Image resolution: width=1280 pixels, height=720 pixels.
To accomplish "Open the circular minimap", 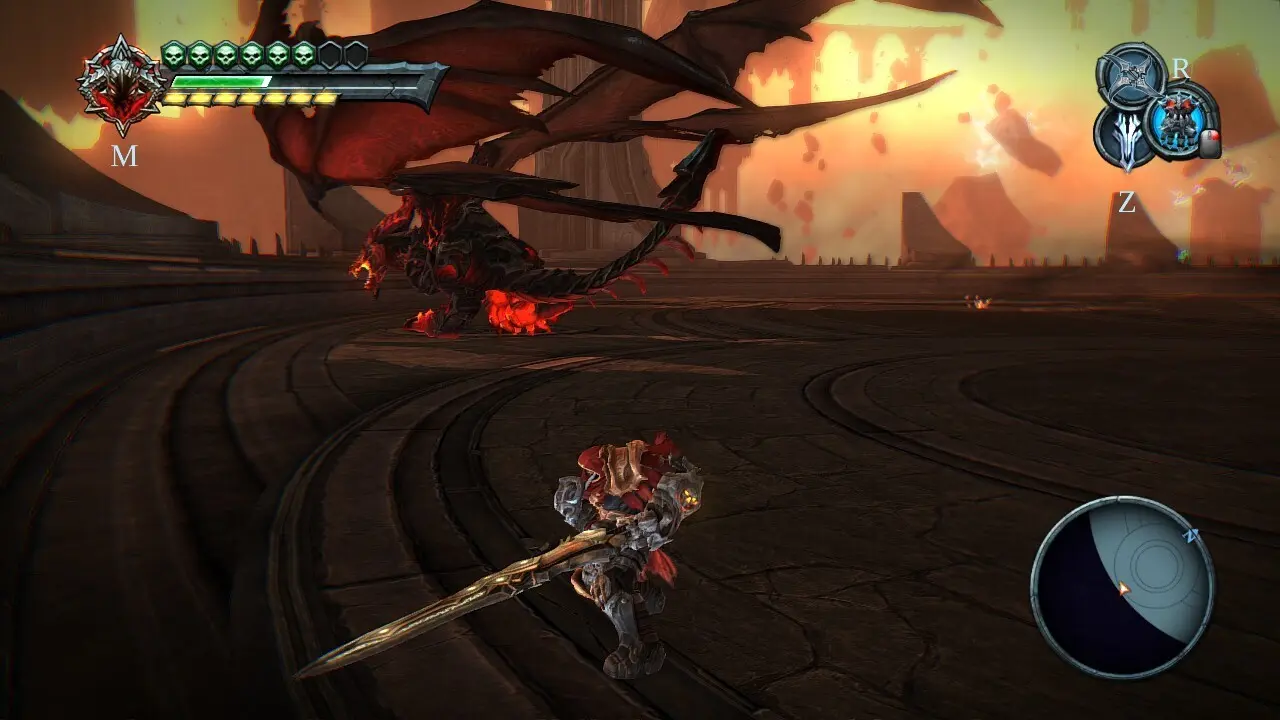I will (x=1122, y=588).
